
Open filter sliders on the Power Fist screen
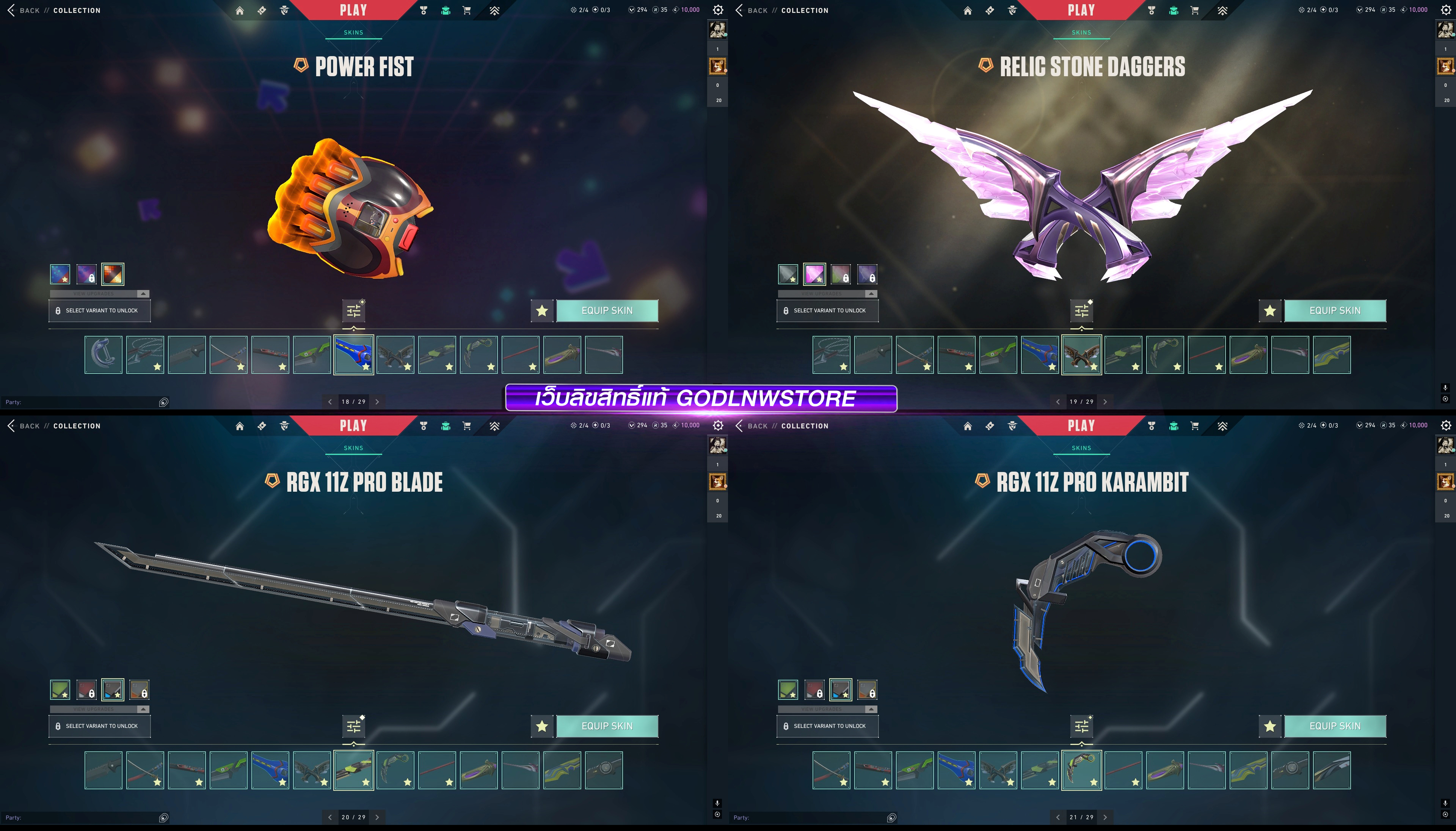354,311
